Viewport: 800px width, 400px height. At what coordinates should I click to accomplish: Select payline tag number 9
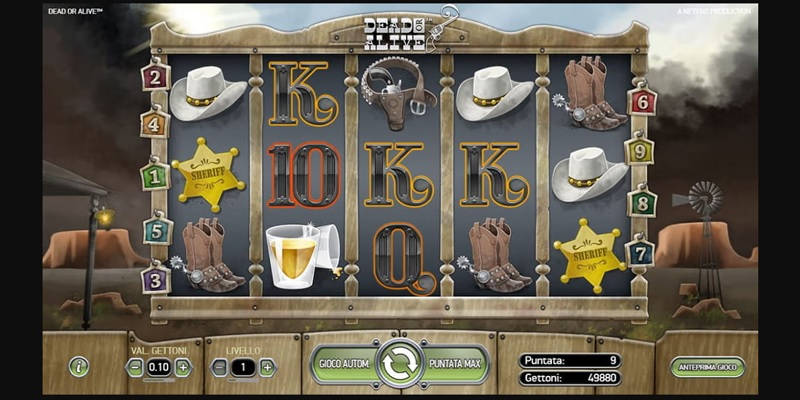coord(640,152)
